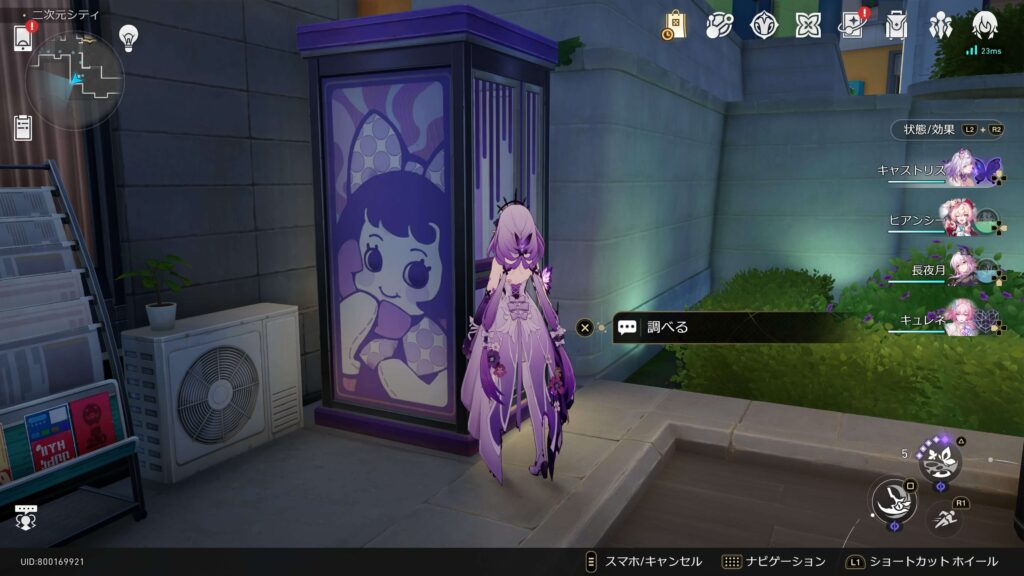Image resolution: width=1024 pixels, height=576 pixels.
Task: Open the star rail warp icon
Action: [x=719, y=25]
